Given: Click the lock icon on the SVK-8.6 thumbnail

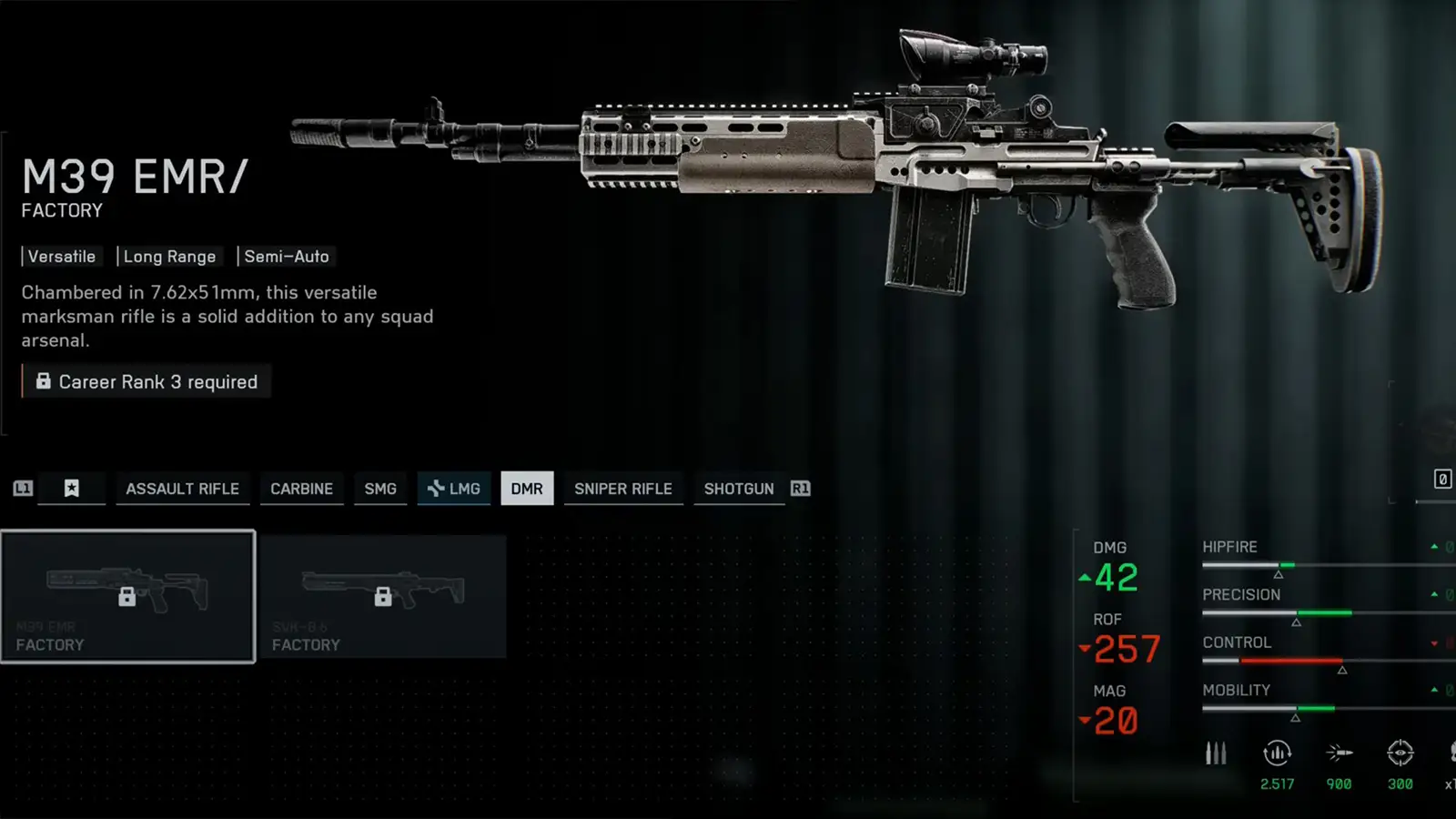Looking at the screenshot, I should [383, 597].
